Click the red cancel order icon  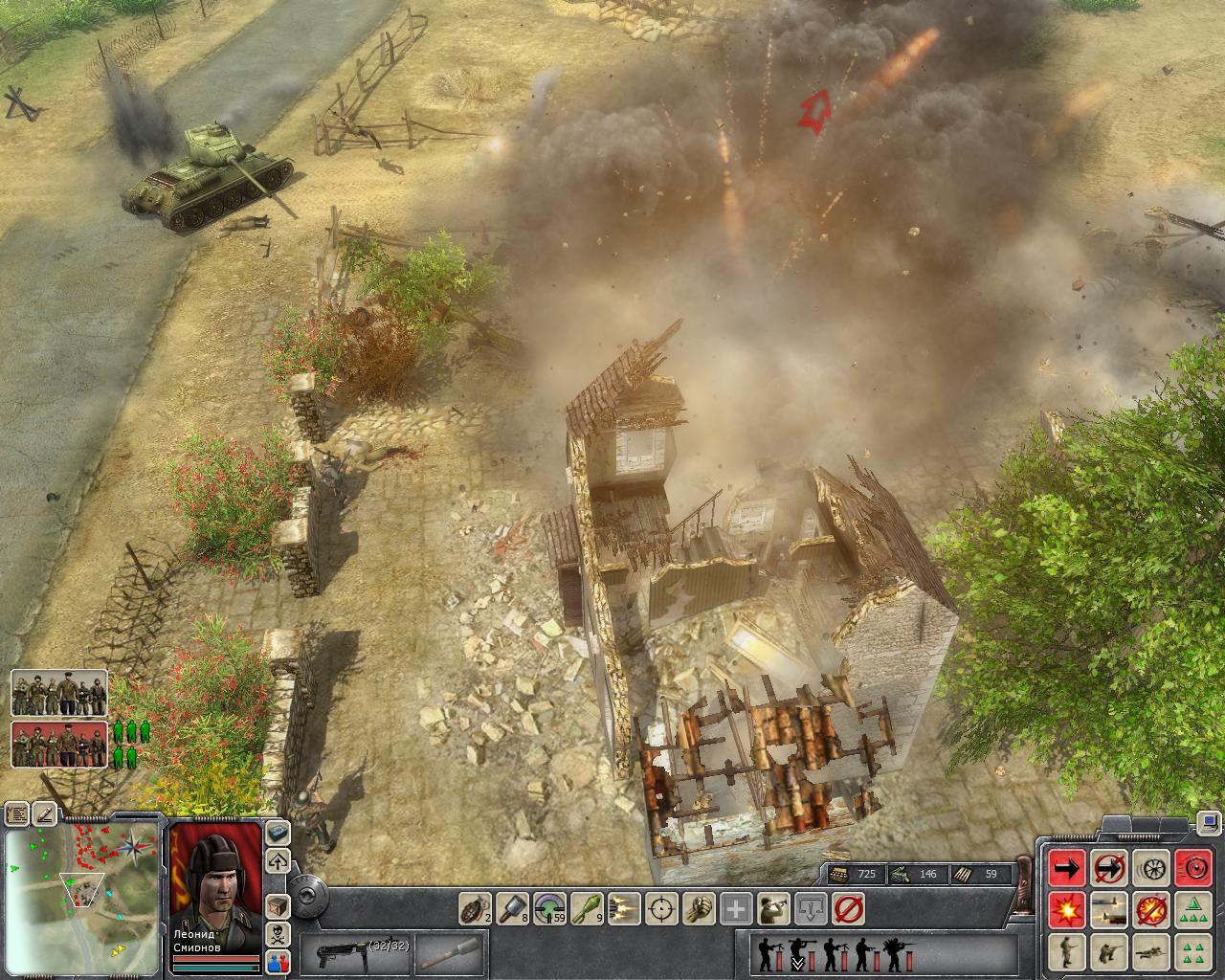pyautogui.click(x=848, y=905)
